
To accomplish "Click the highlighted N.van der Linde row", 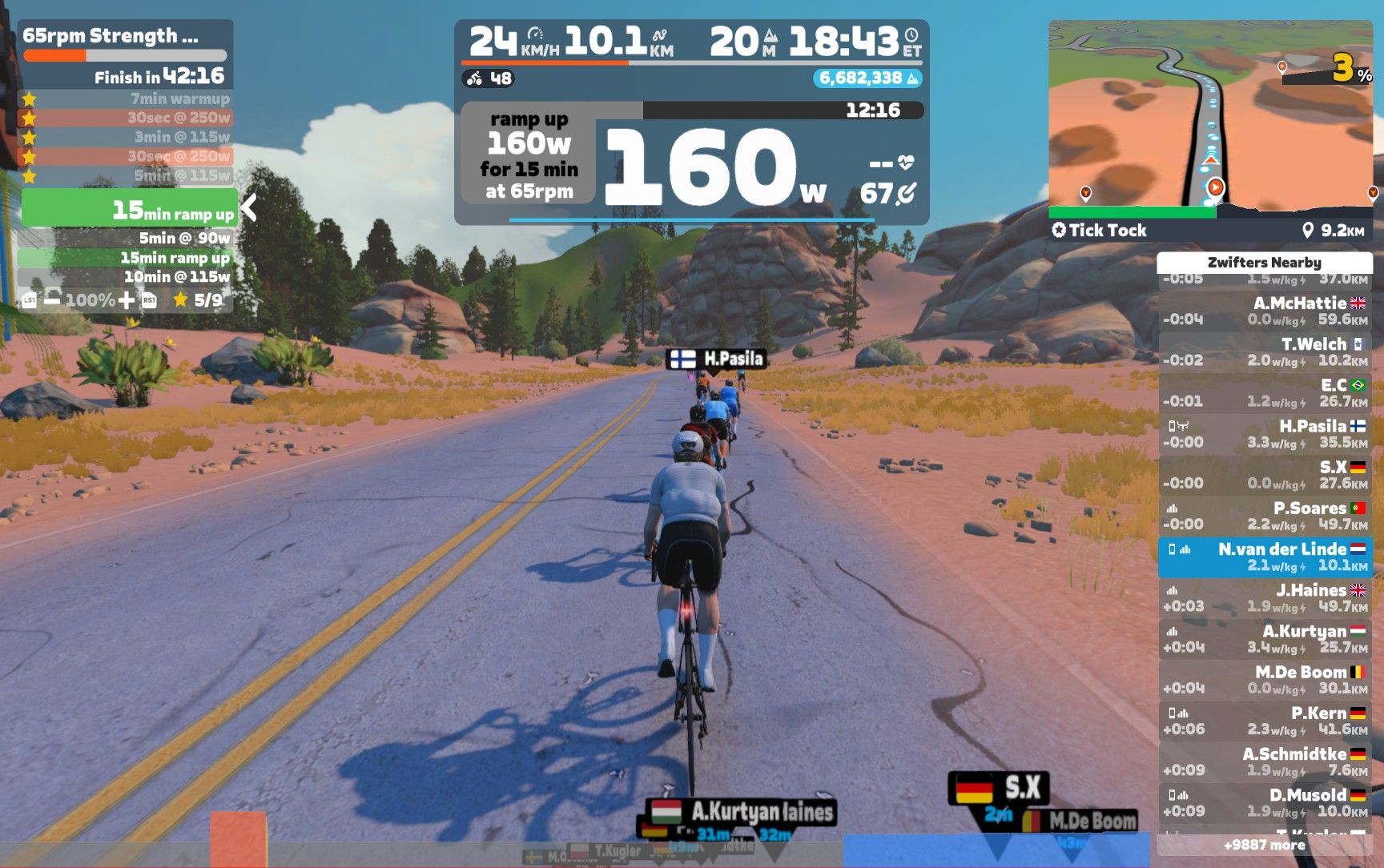I will point(1265,557).
